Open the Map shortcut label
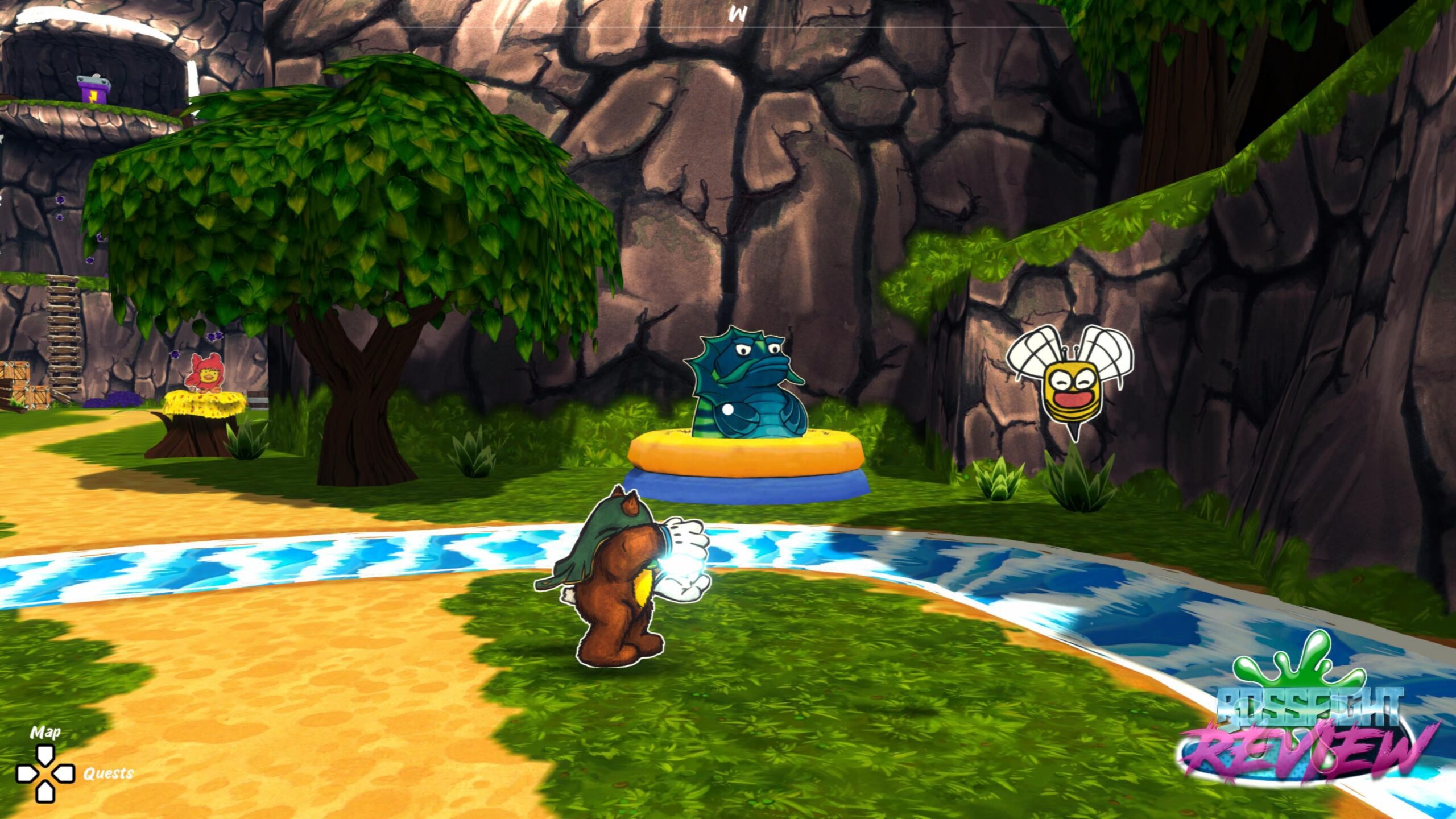1456x819 pixels. 45,732
